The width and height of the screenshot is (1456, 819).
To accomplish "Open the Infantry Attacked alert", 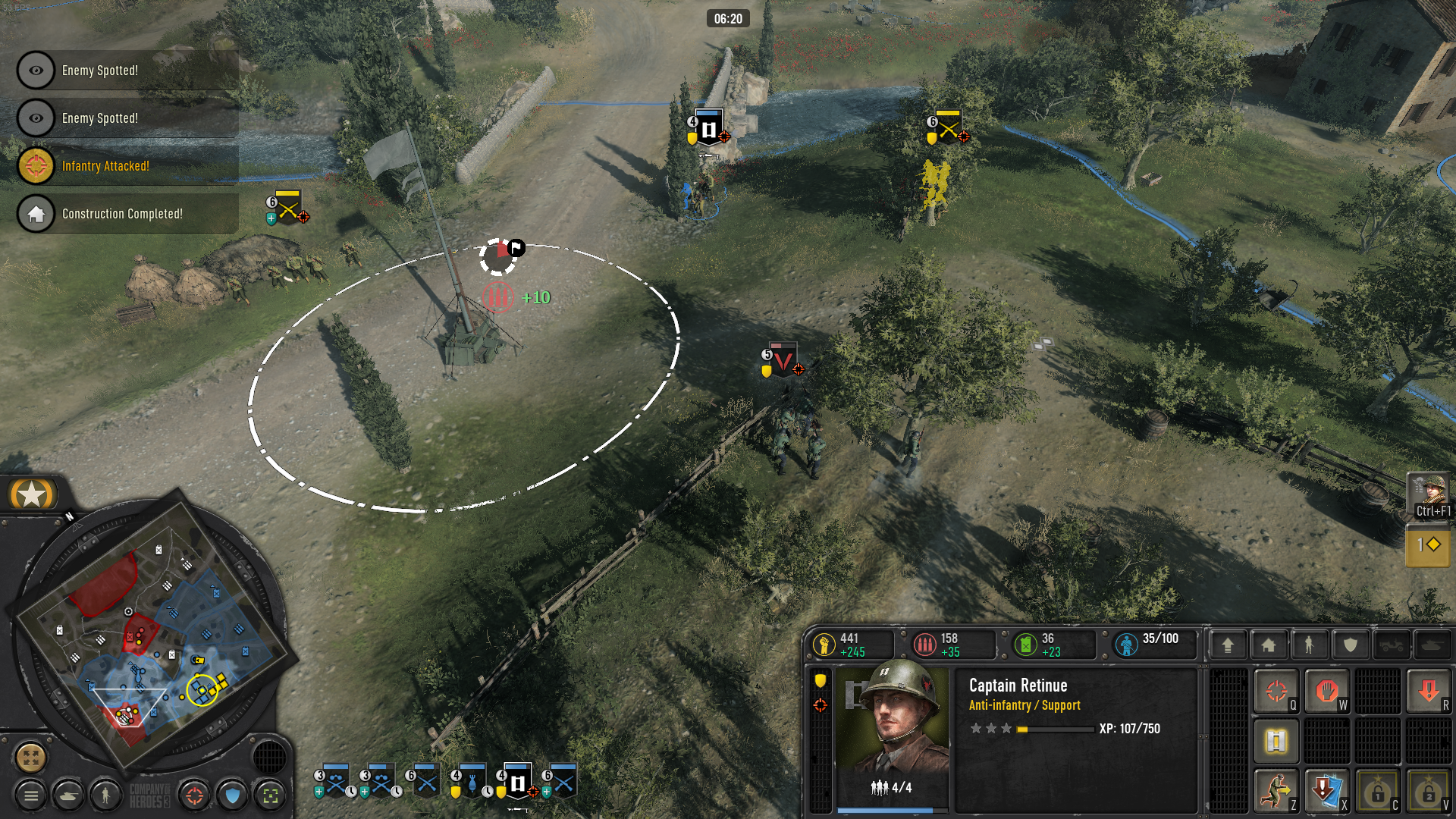I will tap(127, 166).
